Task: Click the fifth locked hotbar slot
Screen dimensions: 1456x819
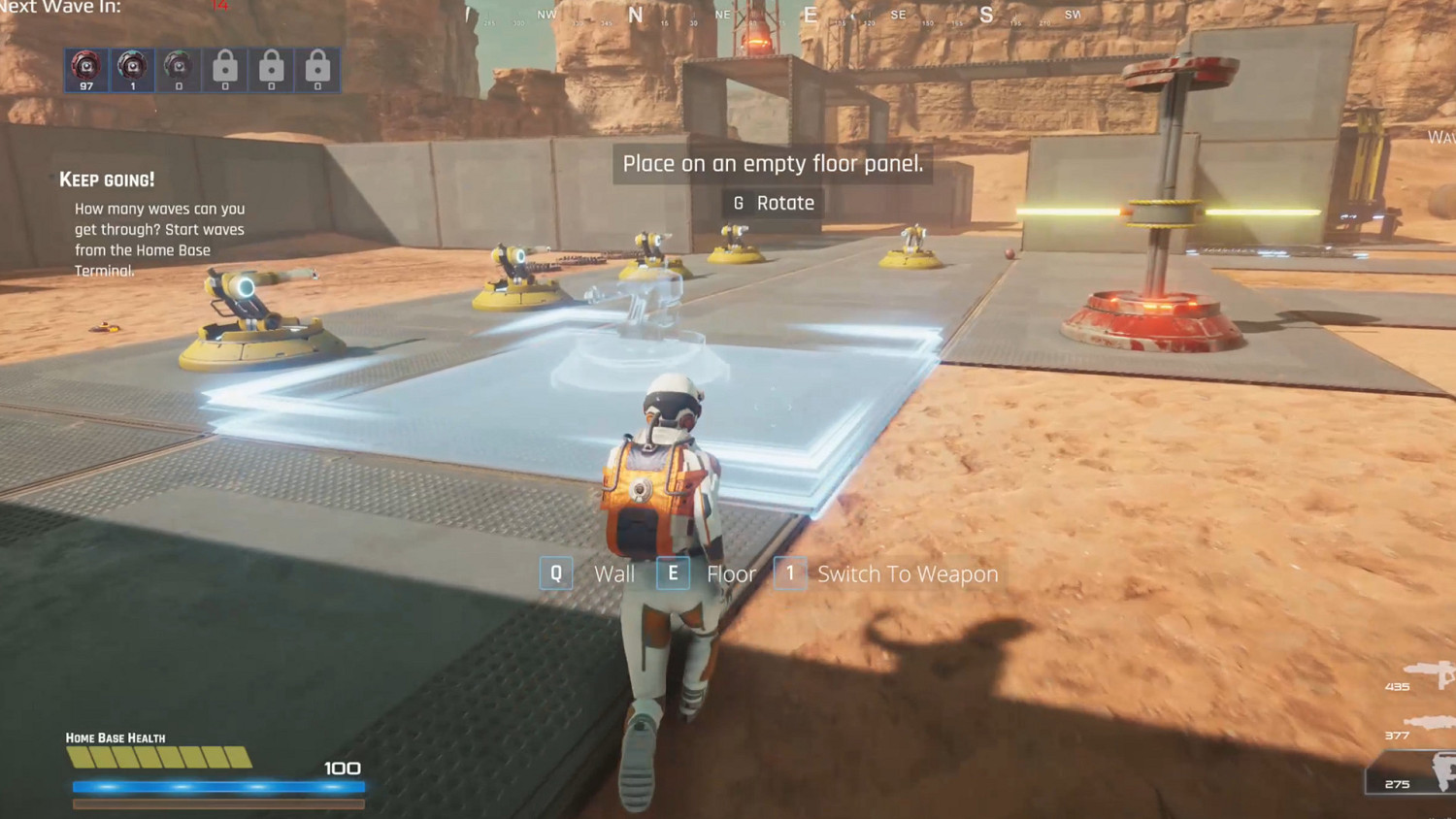Action: [x=271, y=69]
